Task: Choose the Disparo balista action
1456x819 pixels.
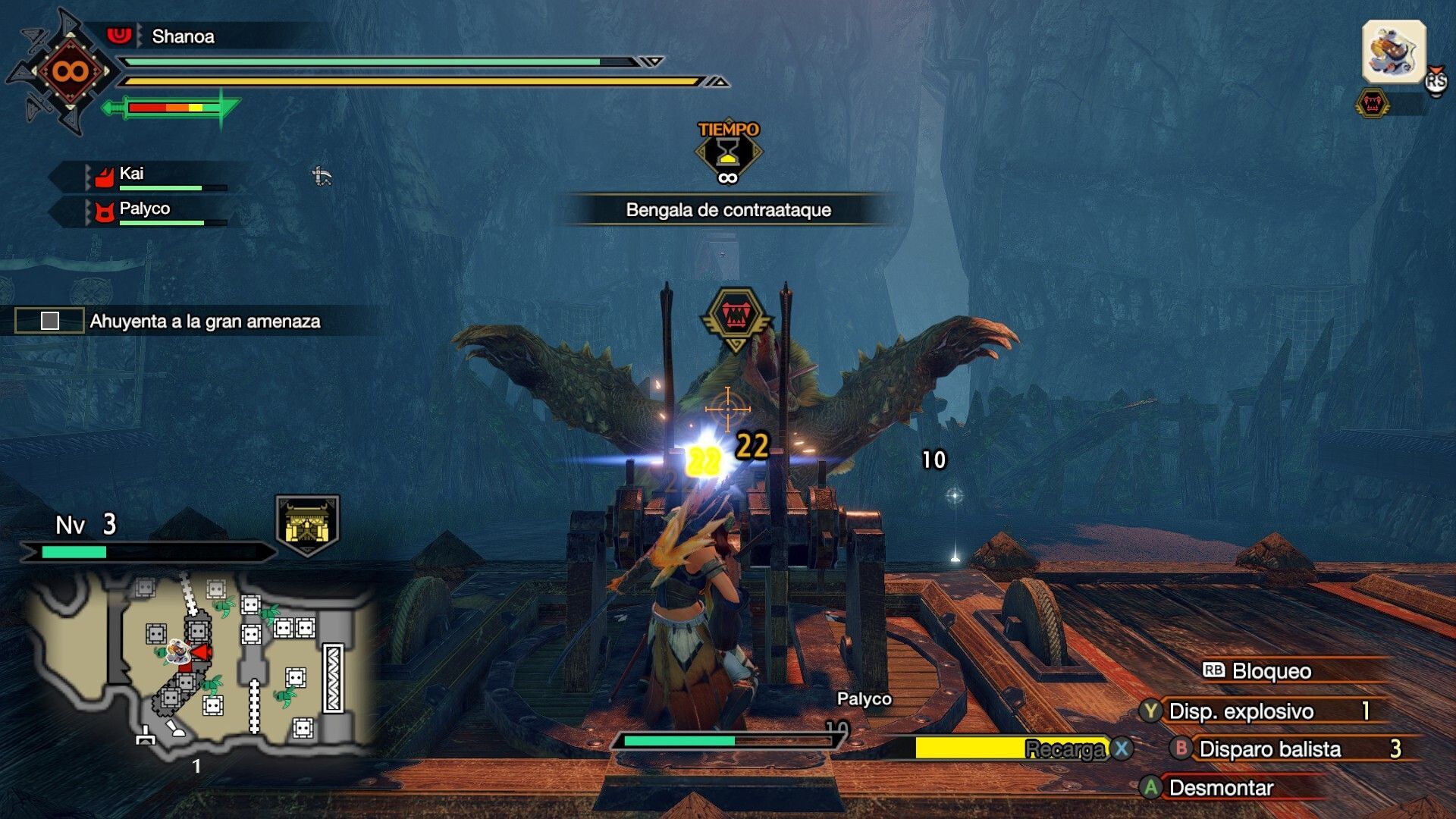Action: click(1269, 749)
